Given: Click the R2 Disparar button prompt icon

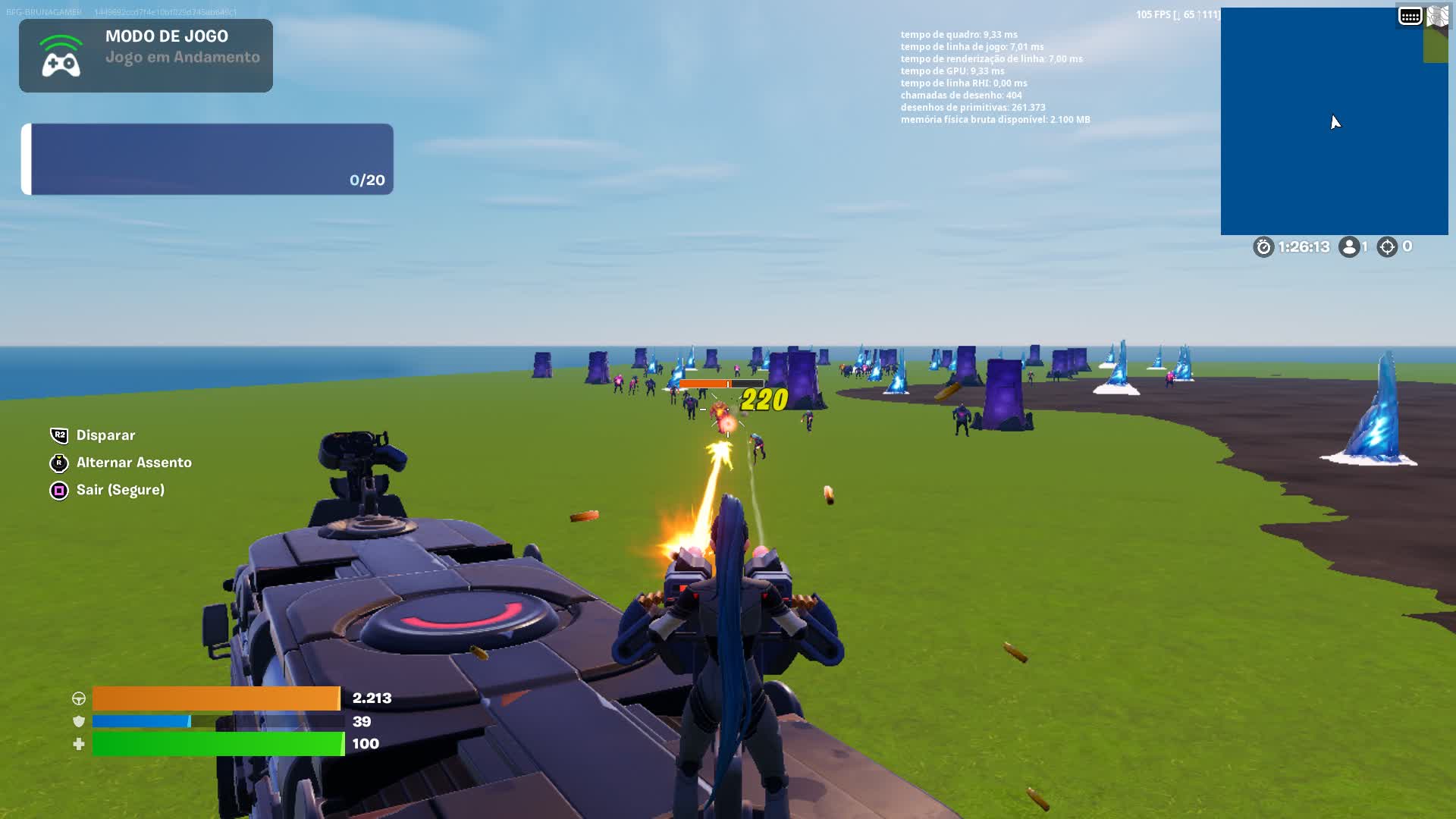Looking at the screenshot, I should [x=58, y=435].
